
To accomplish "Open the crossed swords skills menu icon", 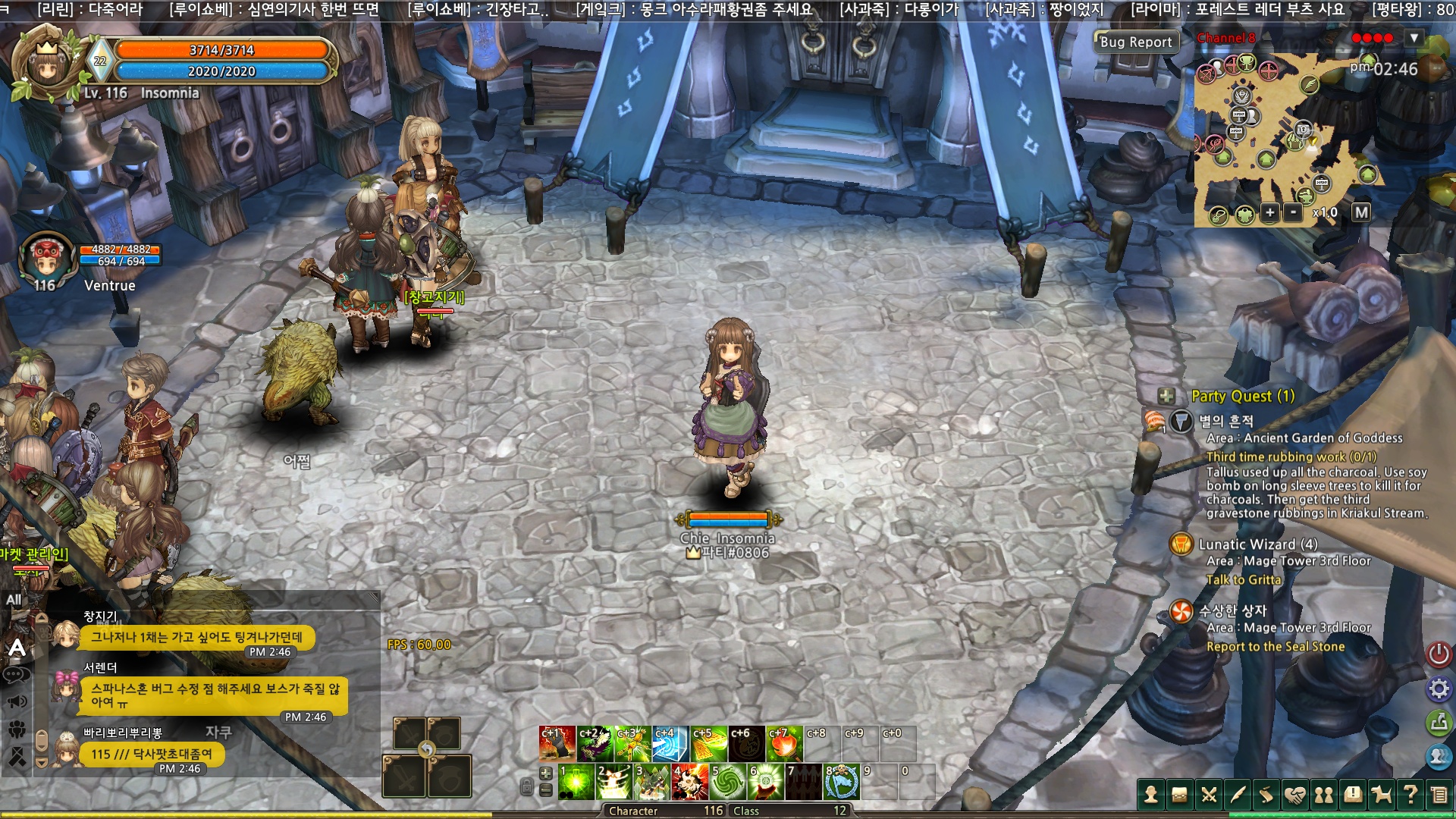I will (x=1209, y=795).
